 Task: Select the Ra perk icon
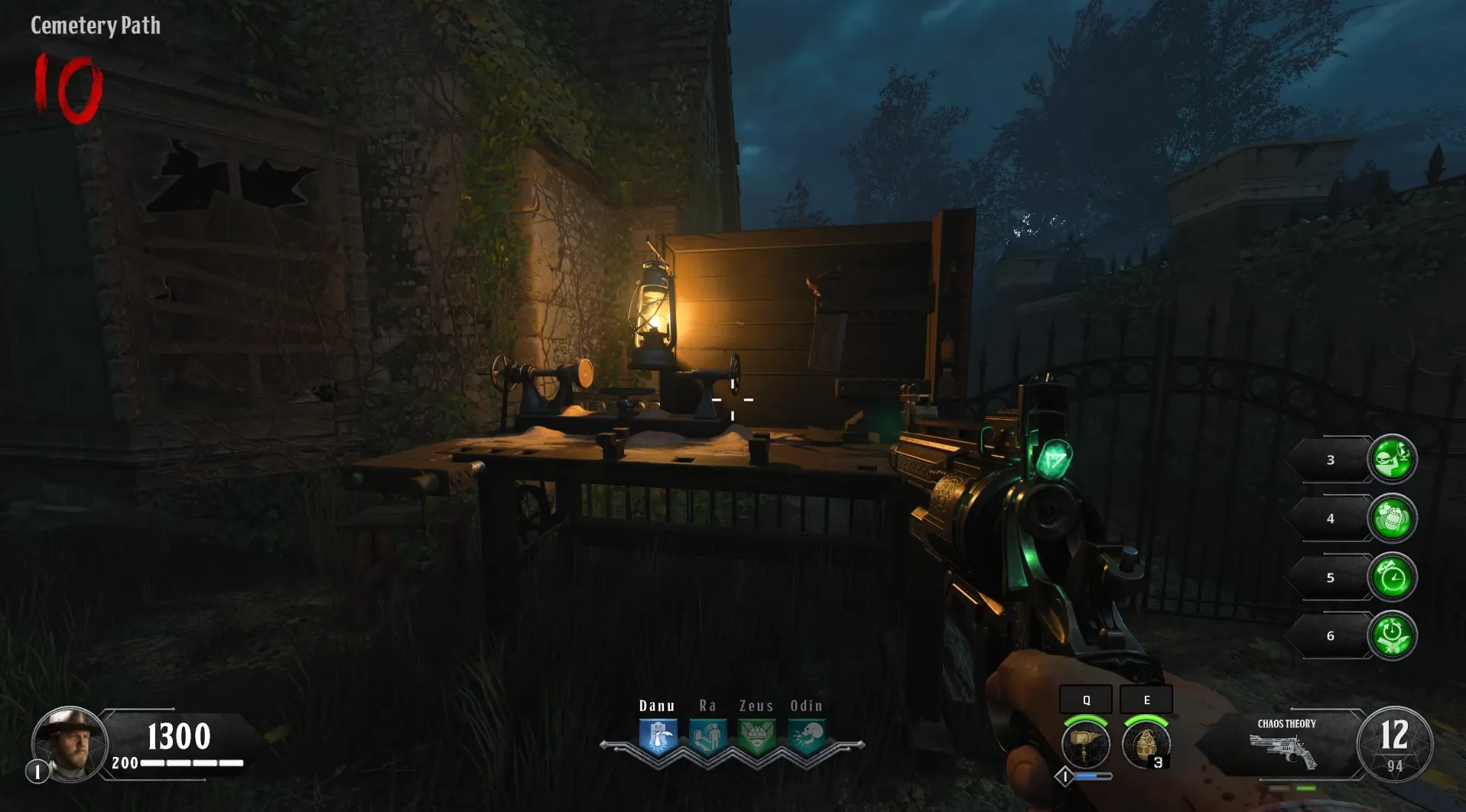(x=707, y=737)
